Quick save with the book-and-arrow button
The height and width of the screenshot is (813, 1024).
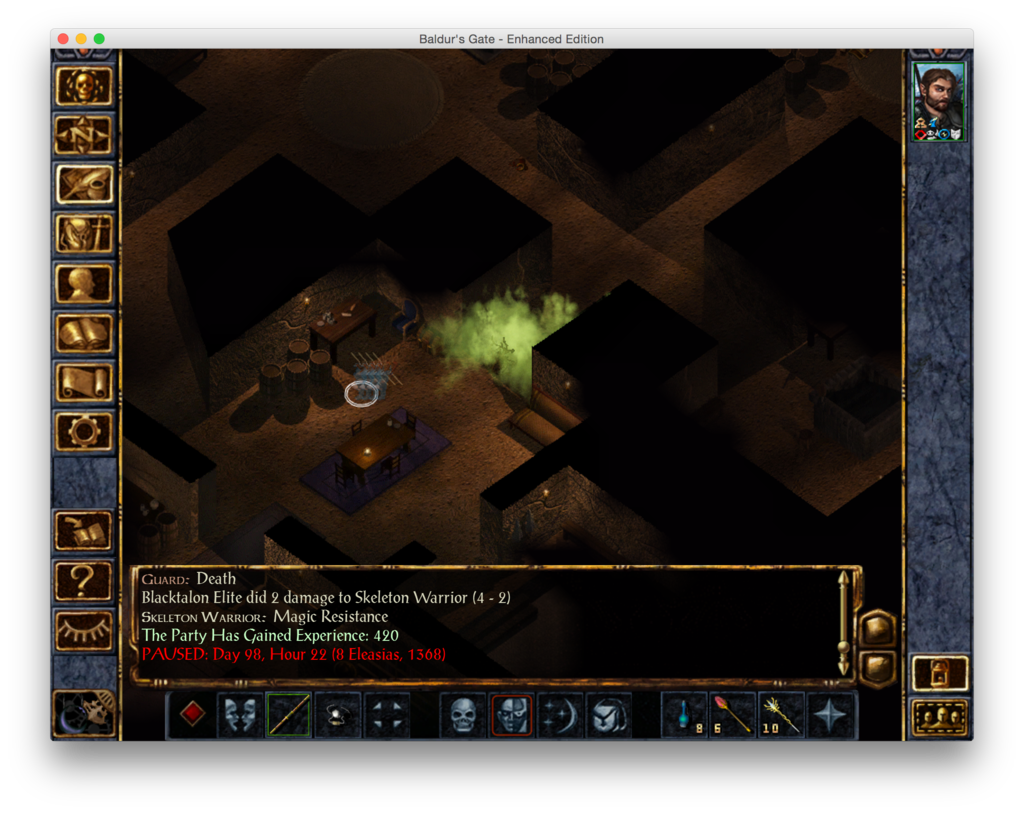point(84,531)
